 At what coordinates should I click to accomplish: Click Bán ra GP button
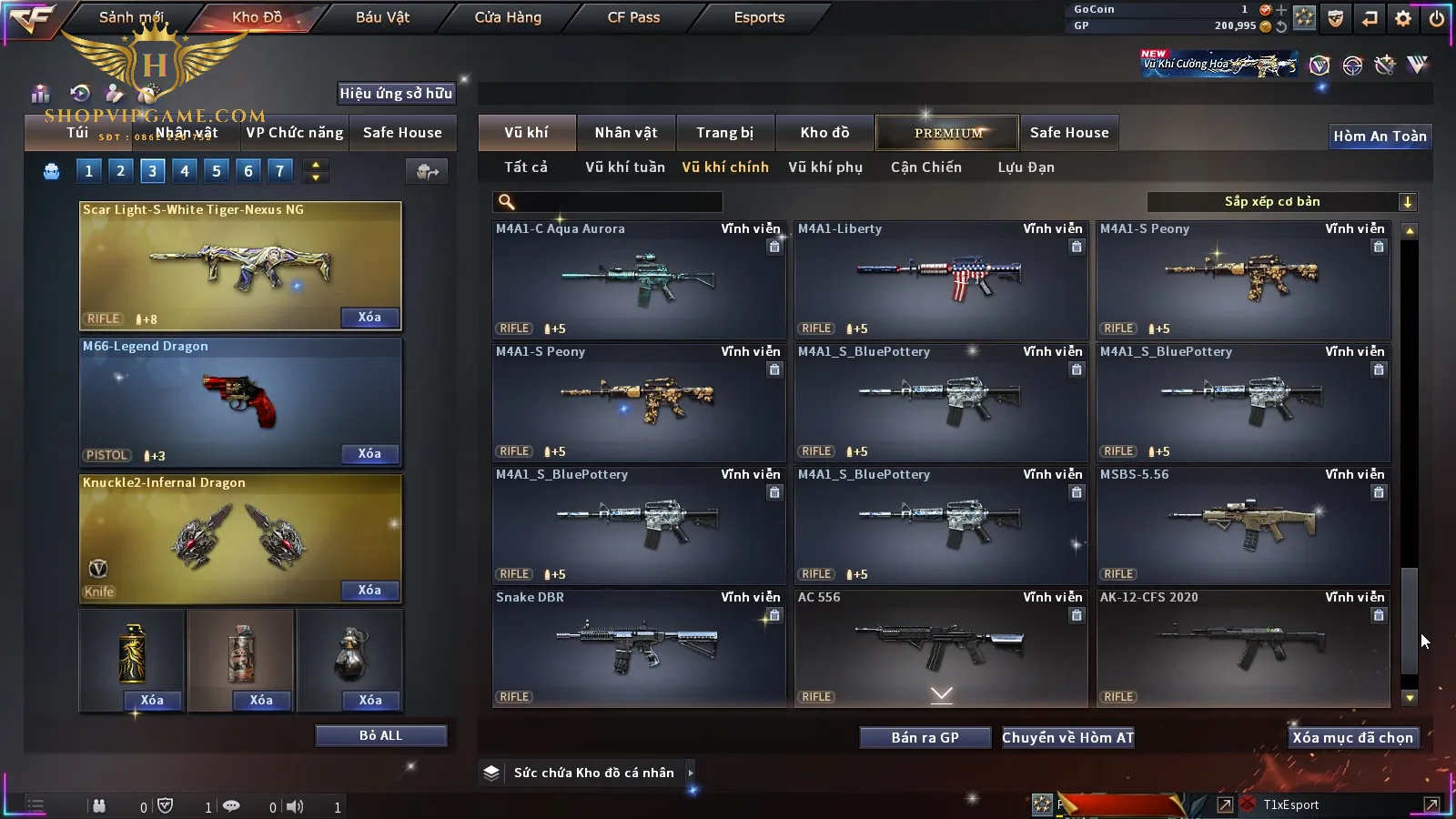925,738
